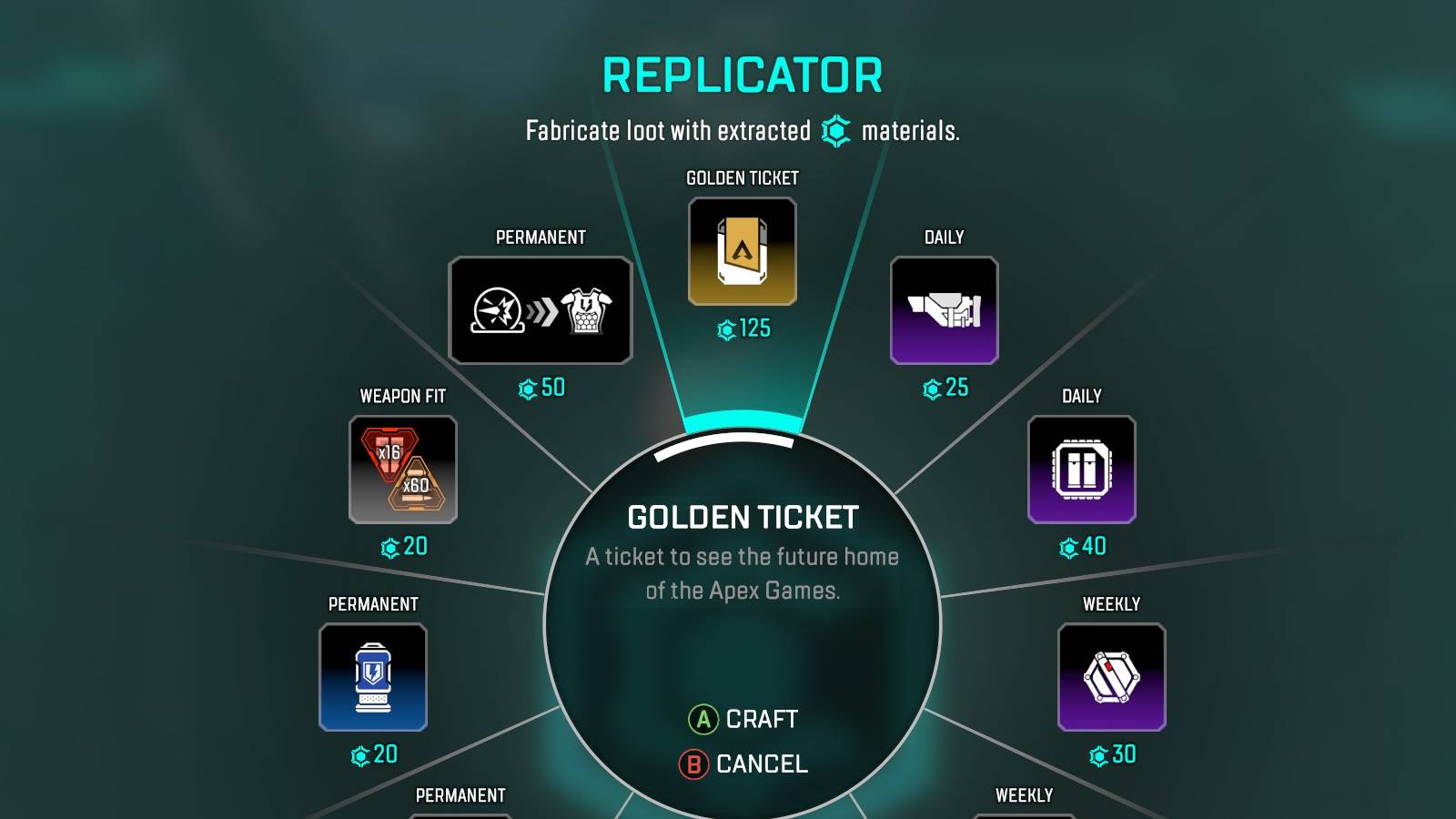This screenshot has width=1456, height=819.
Task: Select the weekly mobile respawn beacon costing 30
Action: click(x=1112, y=677)
